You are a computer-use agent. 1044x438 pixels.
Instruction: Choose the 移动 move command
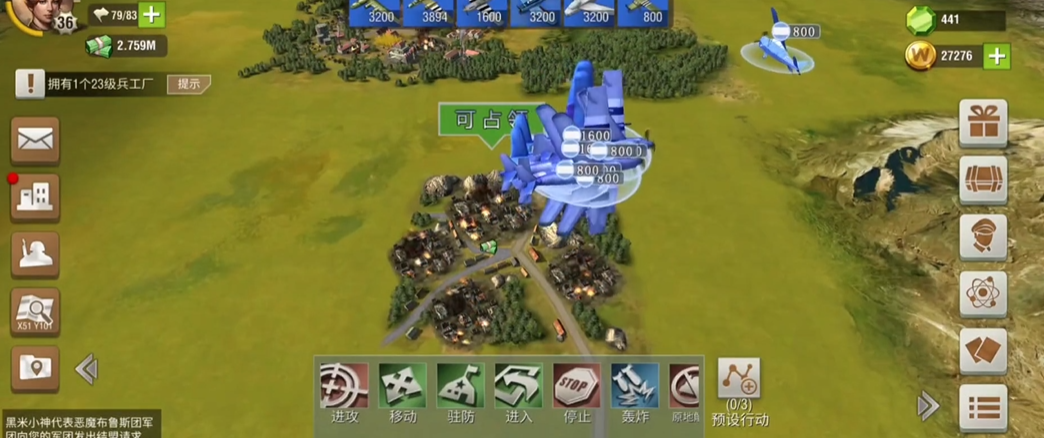(x=402, y=386)
